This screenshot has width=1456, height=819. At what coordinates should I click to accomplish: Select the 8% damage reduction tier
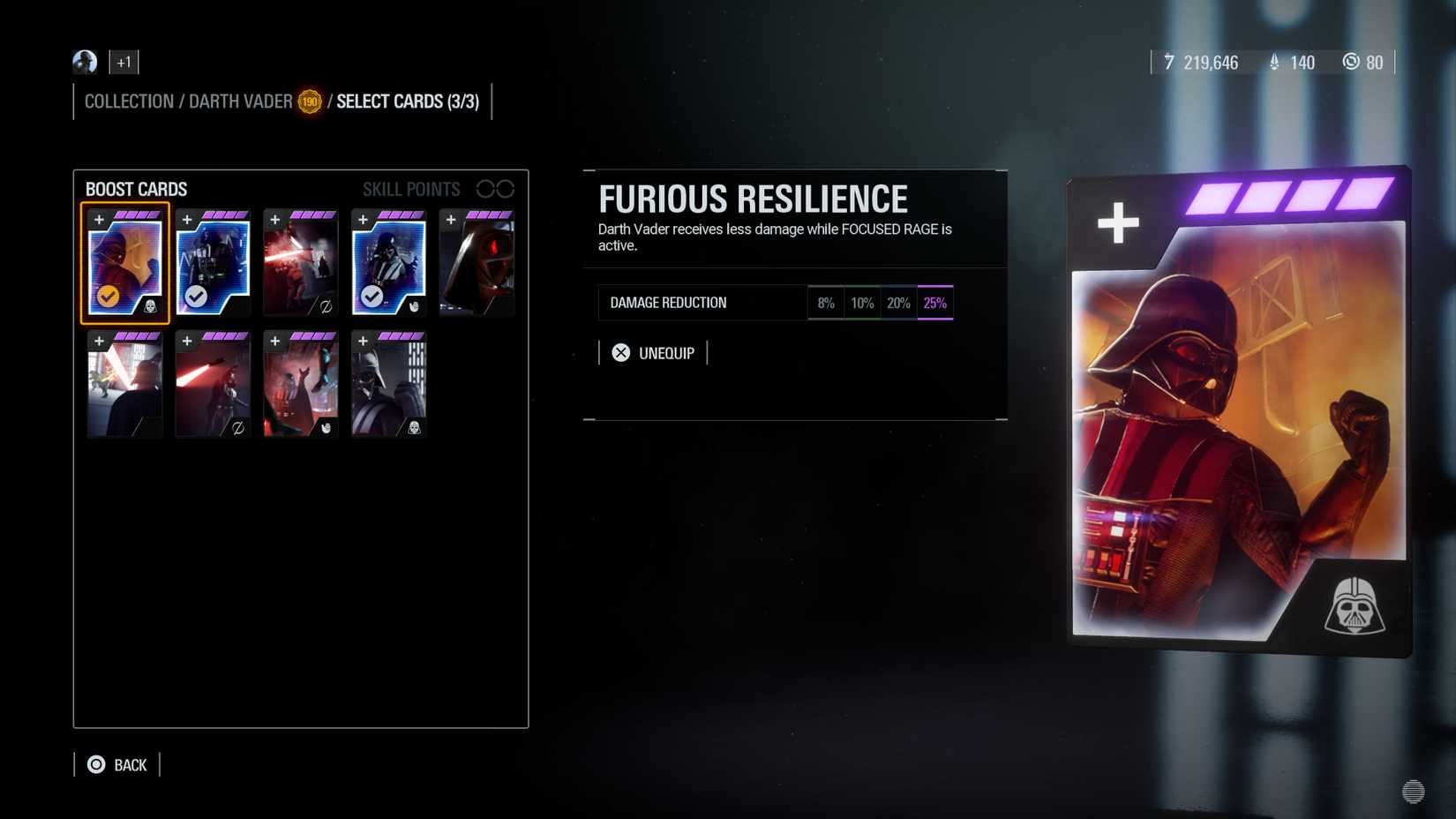coord(826,302)
